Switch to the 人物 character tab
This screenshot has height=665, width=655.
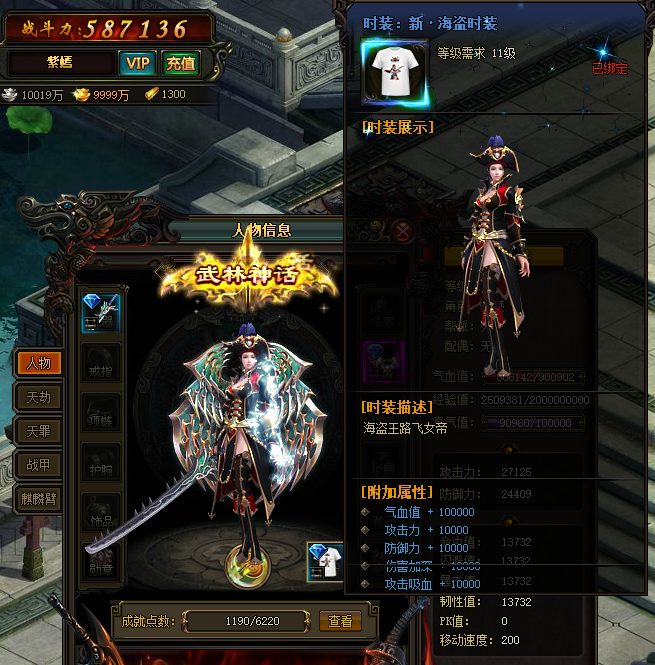[x=38, y=363]
